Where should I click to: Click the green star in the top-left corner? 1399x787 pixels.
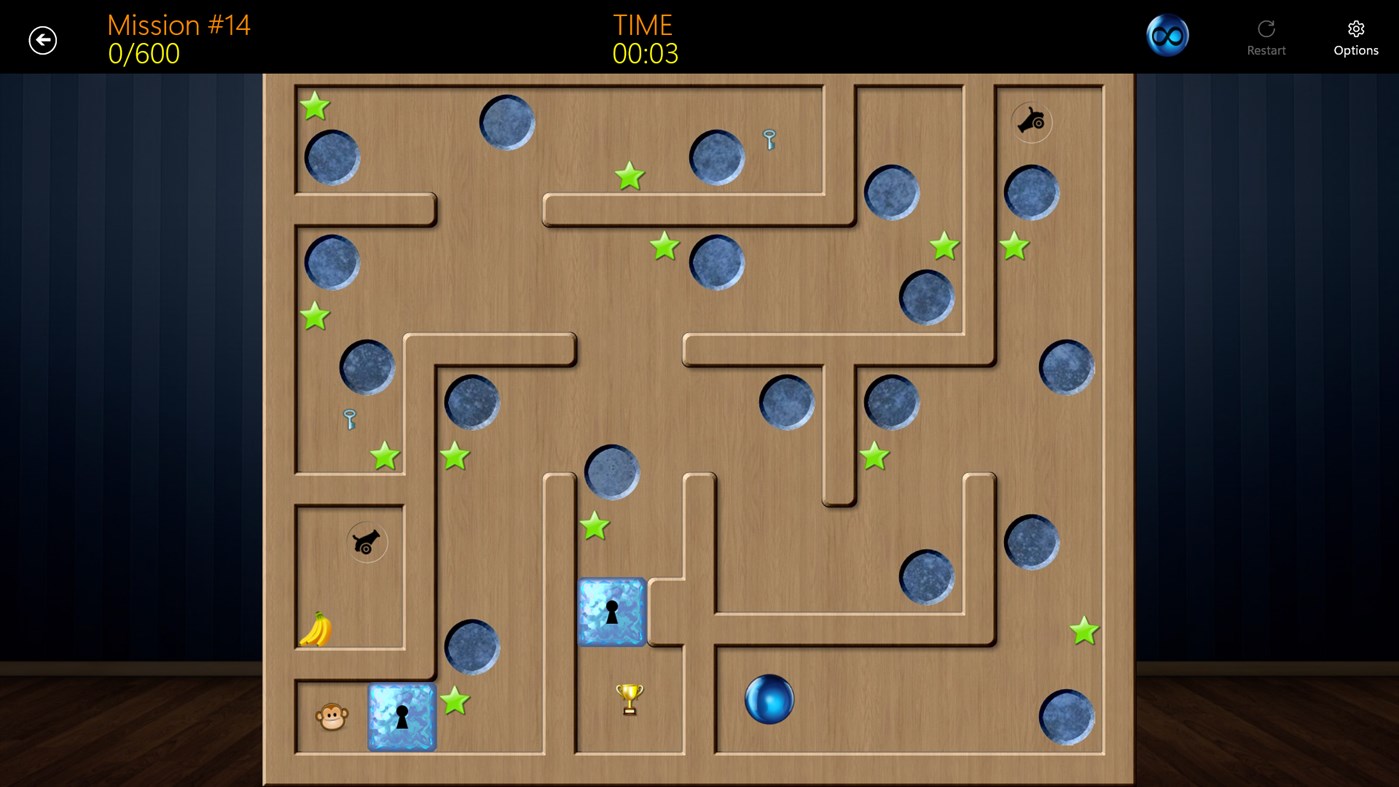pos(315,105)
